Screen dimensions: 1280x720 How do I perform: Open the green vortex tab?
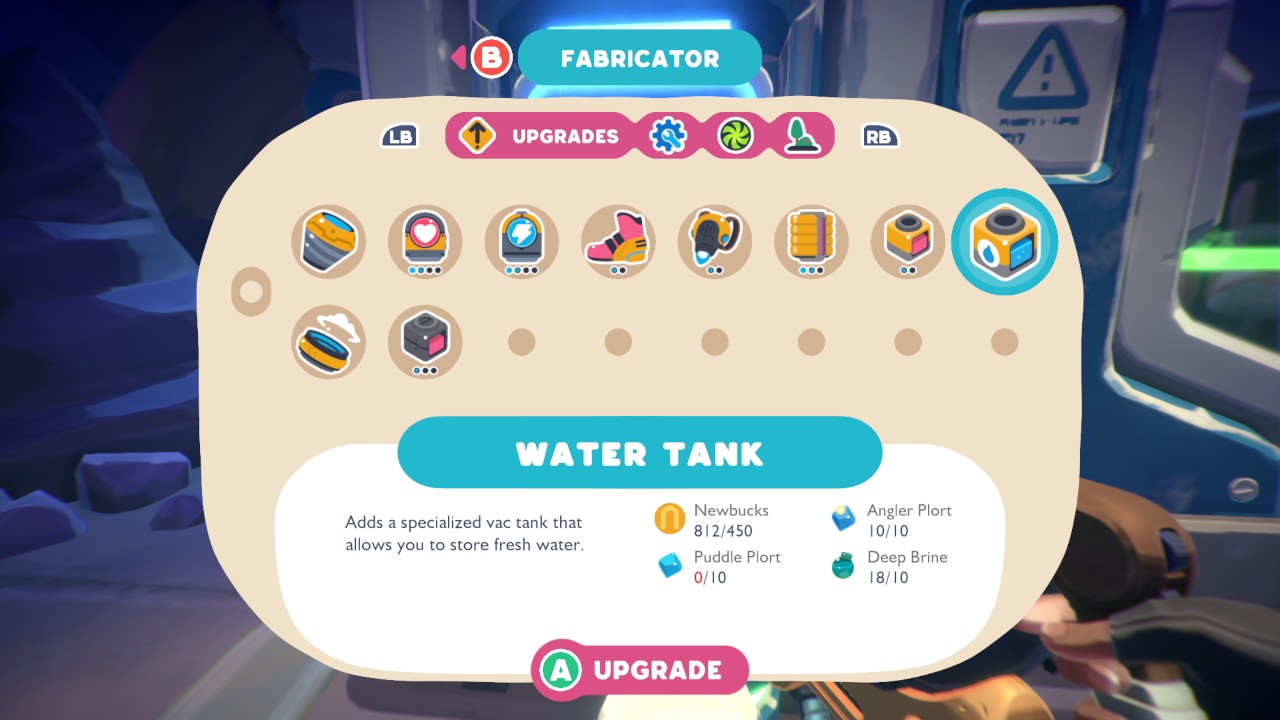736,136
